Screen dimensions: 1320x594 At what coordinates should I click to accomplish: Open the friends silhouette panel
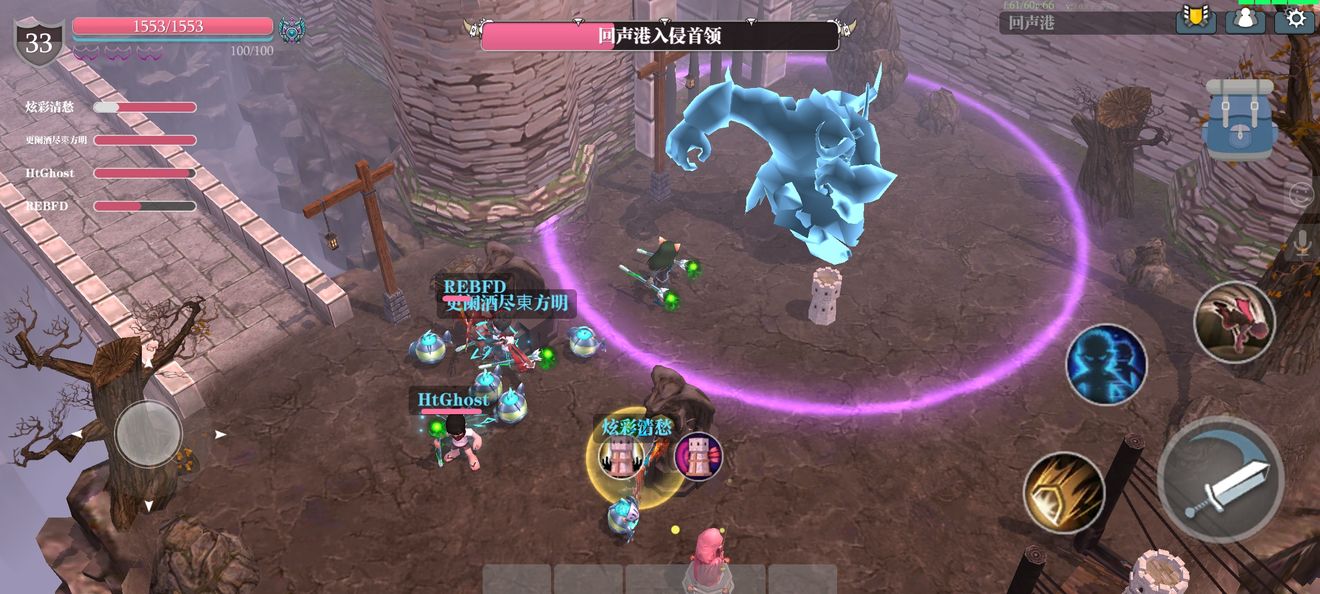coord(1245,19)
